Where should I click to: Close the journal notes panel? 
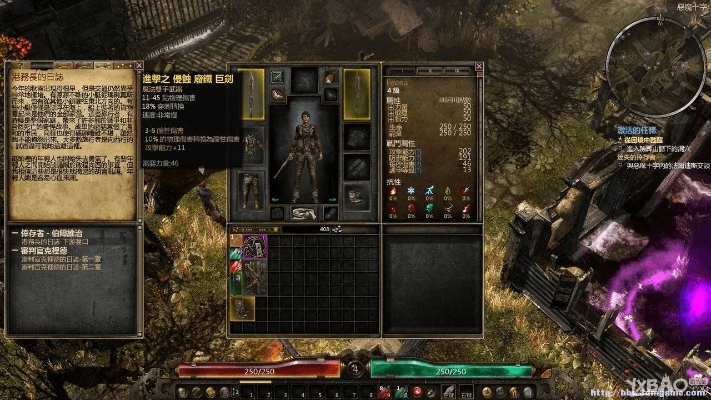pyautogui.click(x=133, y=66)
